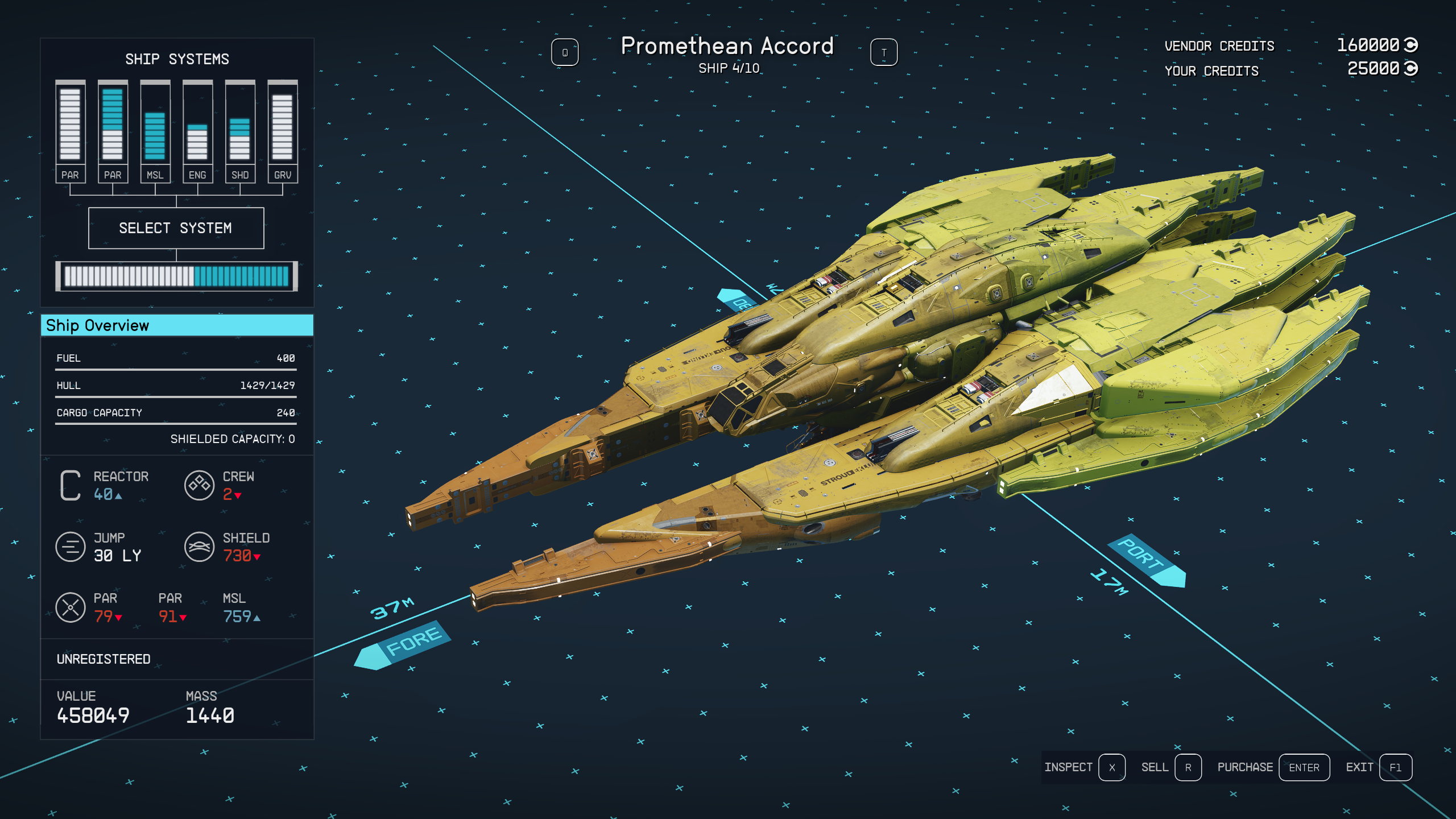The width and height of the screenshot is (1456, 819).
Task: Click the Shield strength icon
Action: pos(199,547)
